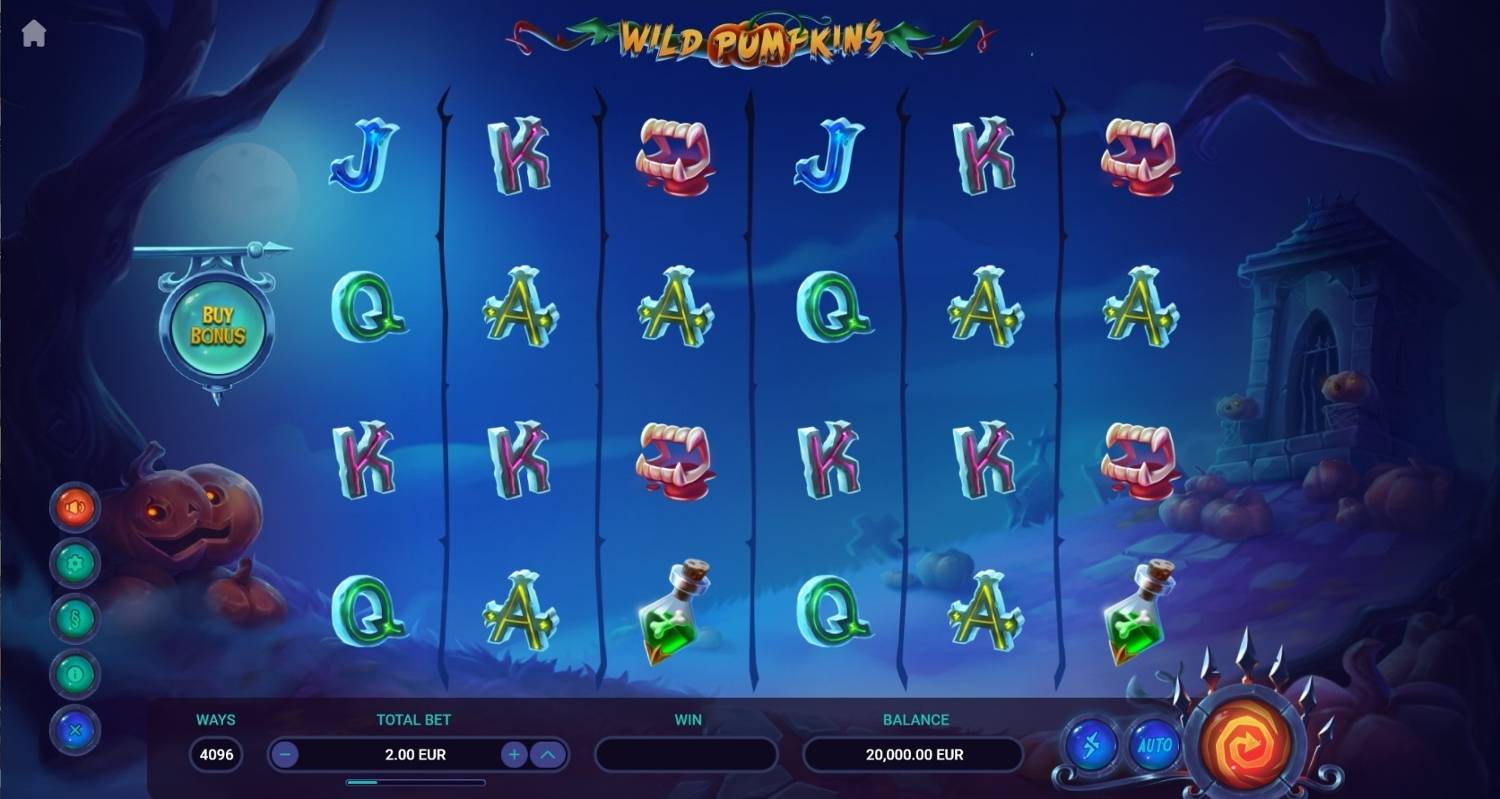Decrease total bet with the minus button
This screenshot has height=799, width=1500.
286,754
